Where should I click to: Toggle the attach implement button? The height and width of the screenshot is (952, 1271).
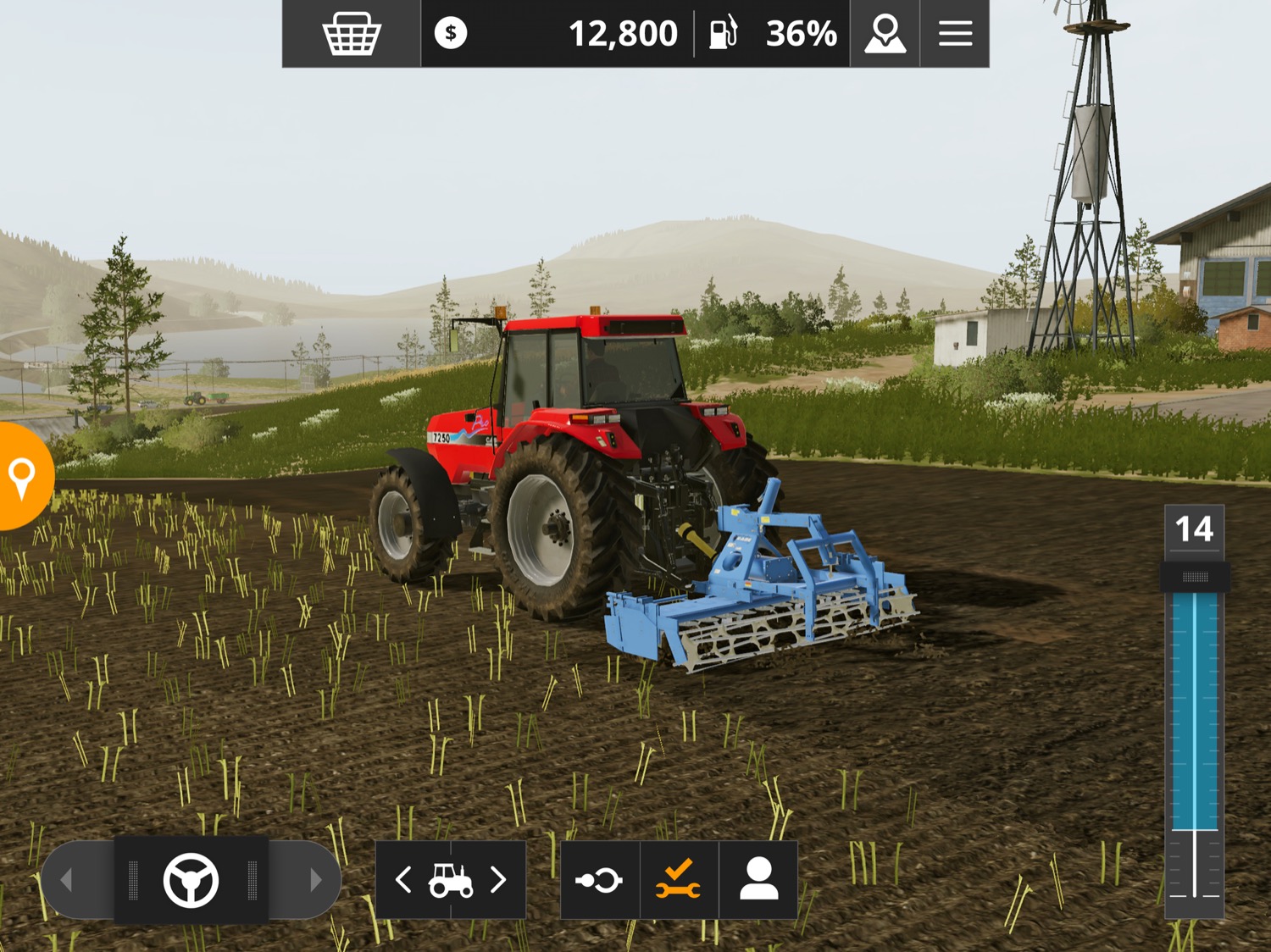tap(599, 880)
